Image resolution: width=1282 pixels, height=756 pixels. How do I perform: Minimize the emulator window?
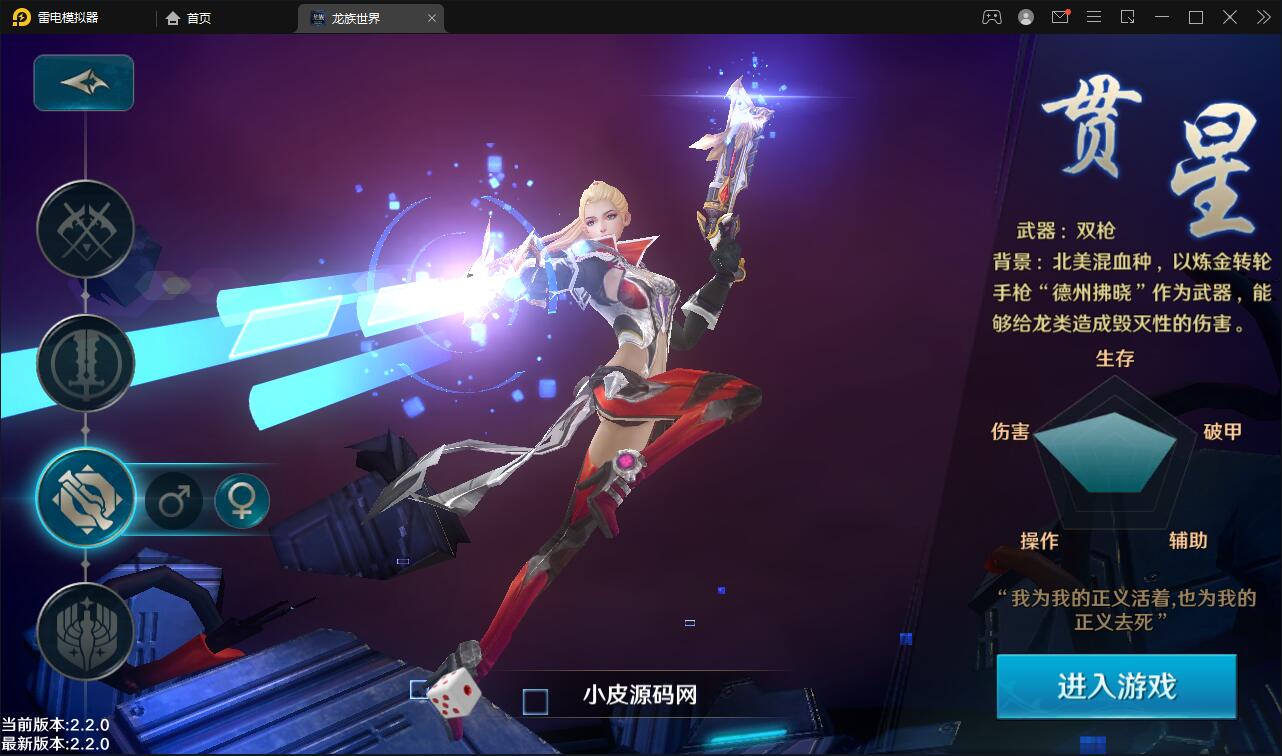1161,17
